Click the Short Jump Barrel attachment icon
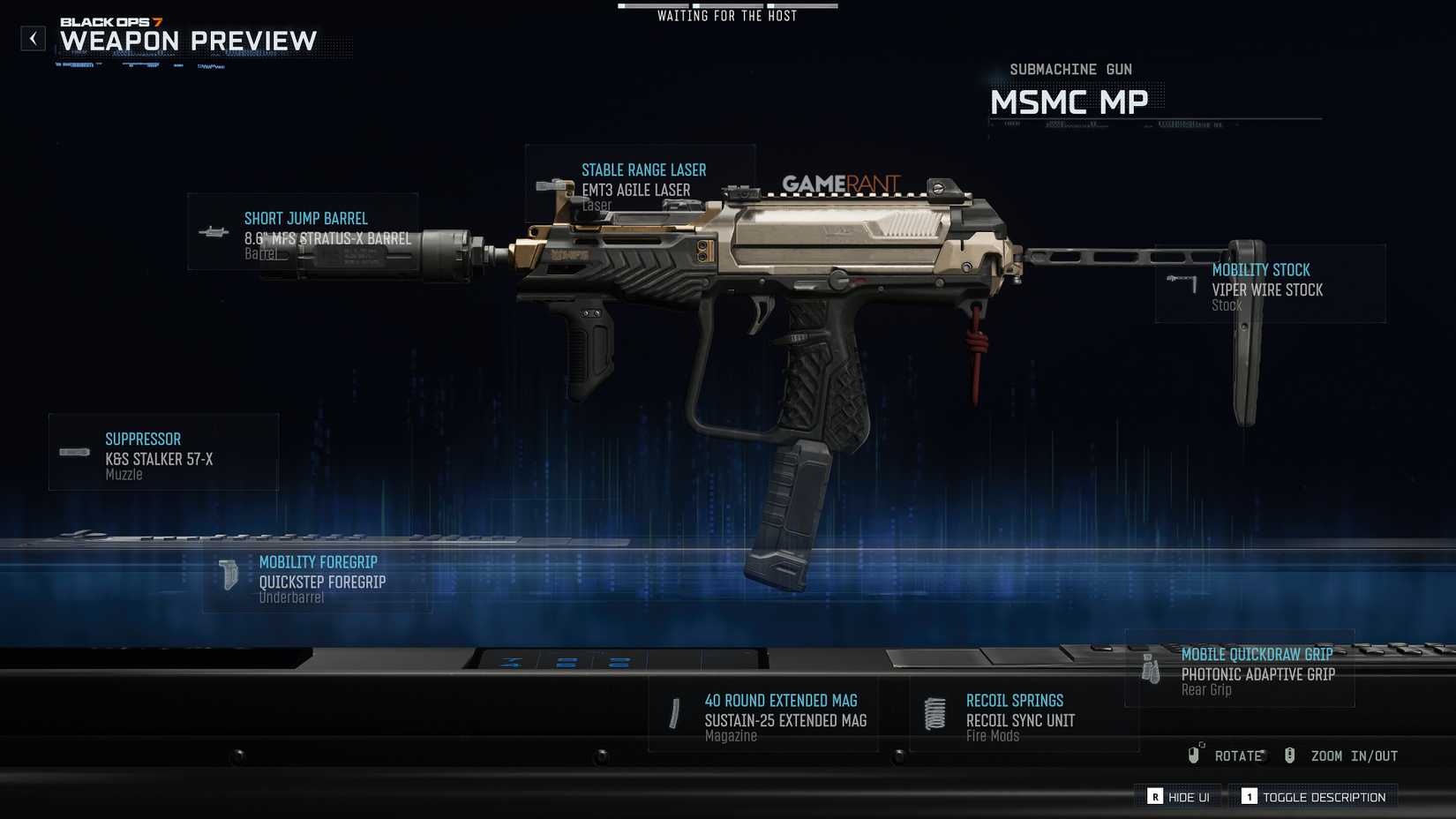1456x819 pixels. [x=212, y=232]
